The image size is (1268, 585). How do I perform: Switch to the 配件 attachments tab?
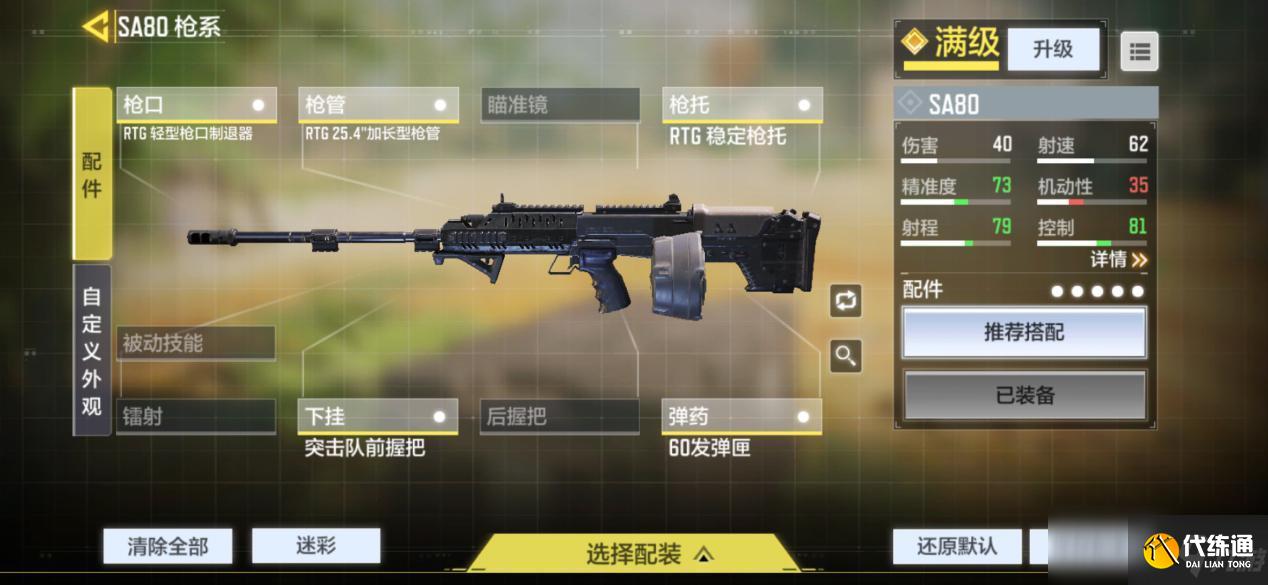tap(92, 174)
